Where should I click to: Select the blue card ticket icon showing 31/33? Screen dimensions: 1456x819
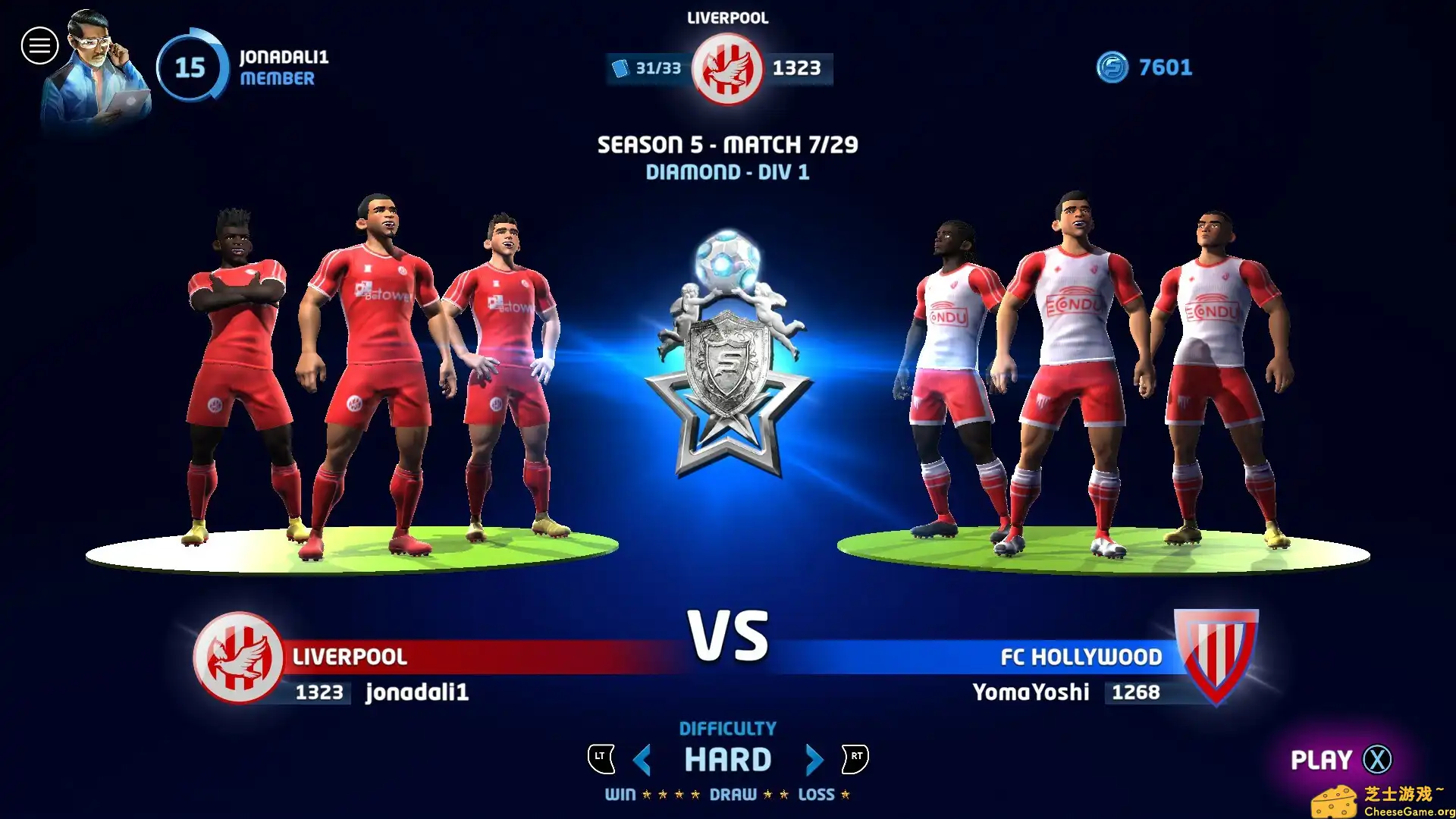coord(620,67)
